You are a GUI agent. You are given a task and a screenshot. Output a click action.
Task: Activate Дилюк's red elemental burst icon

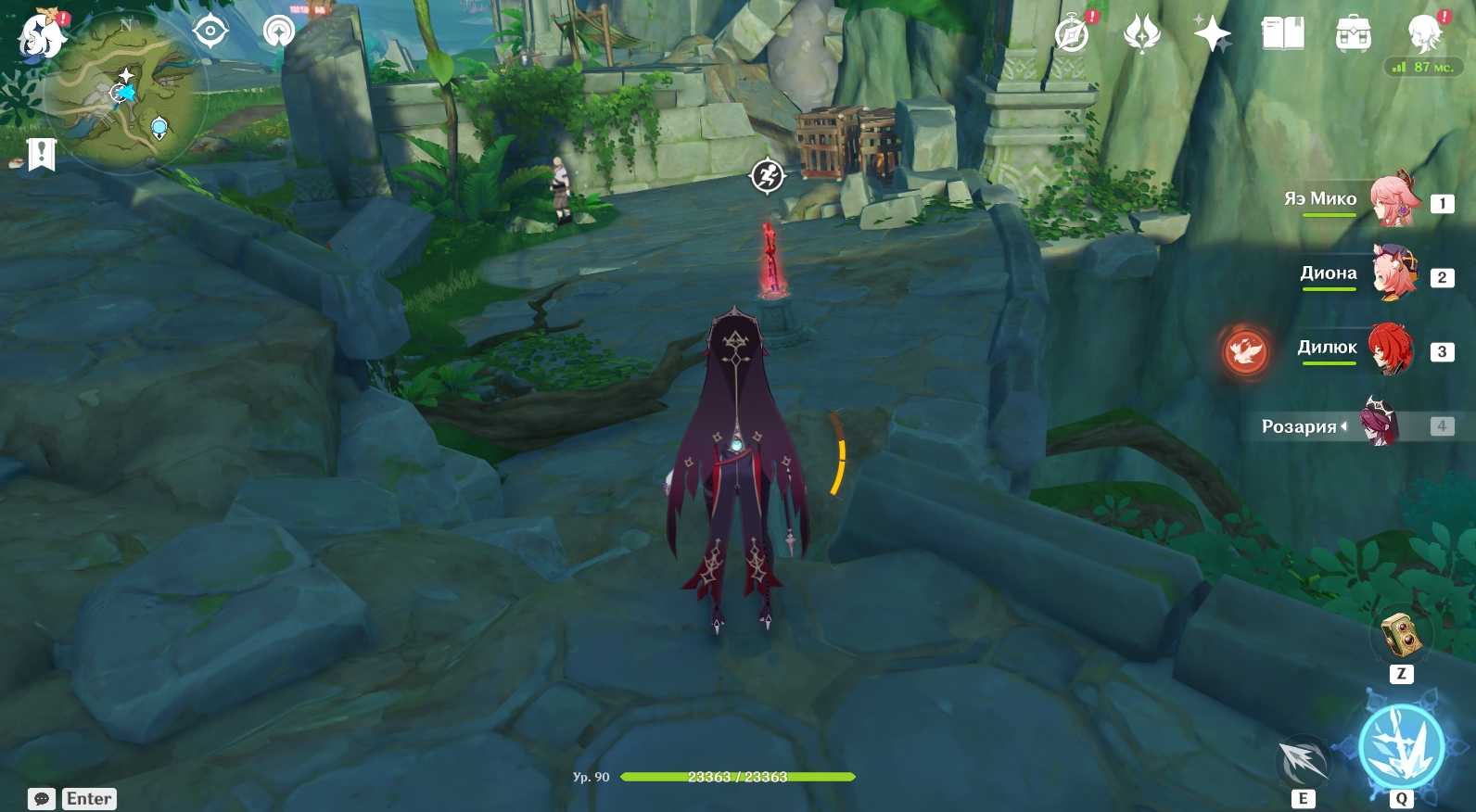pyautogui.click(x=1245, y=352)
